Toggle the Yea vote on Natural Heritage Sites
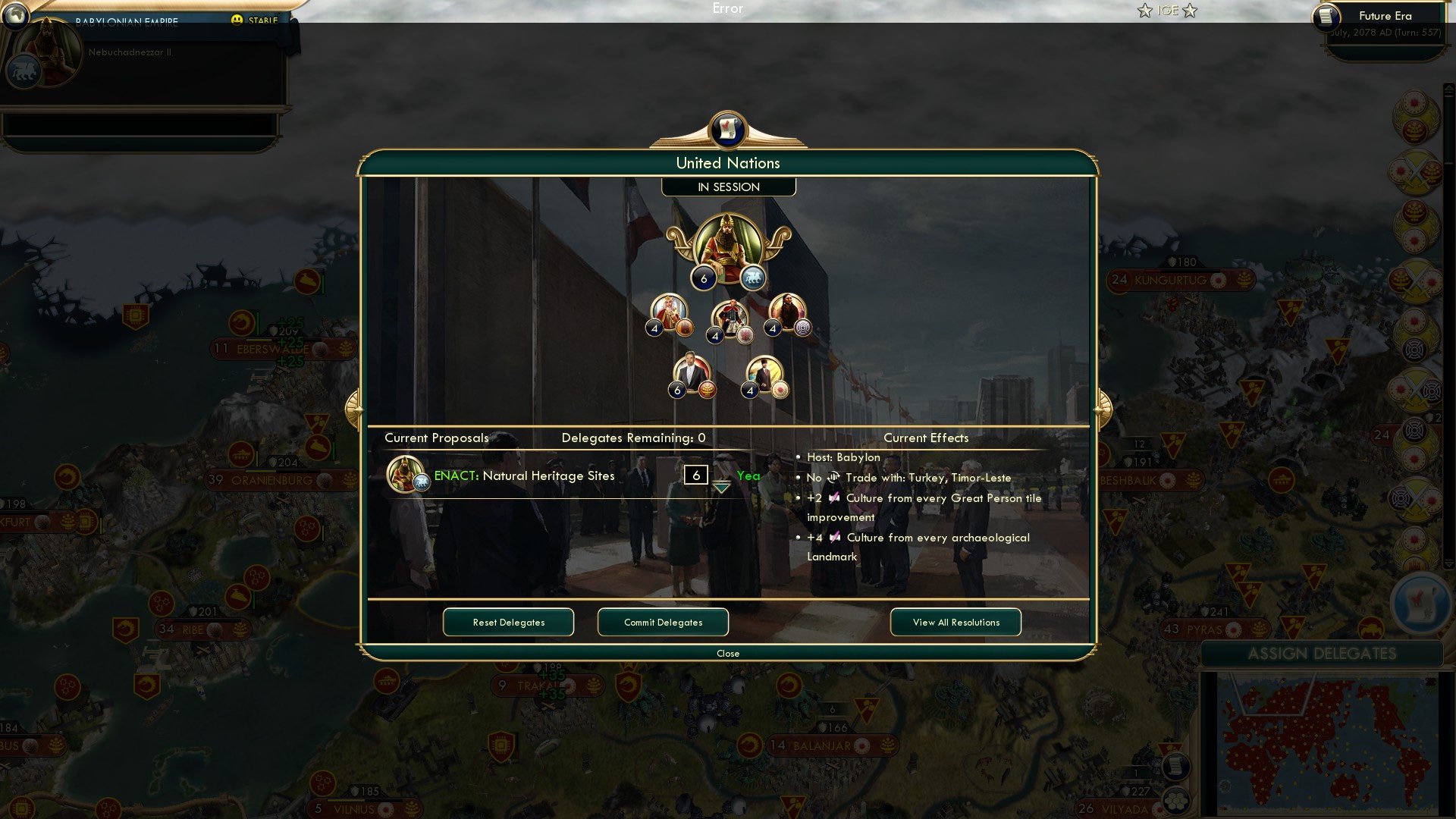1456x819 pixels. click(x=748, y=475)
